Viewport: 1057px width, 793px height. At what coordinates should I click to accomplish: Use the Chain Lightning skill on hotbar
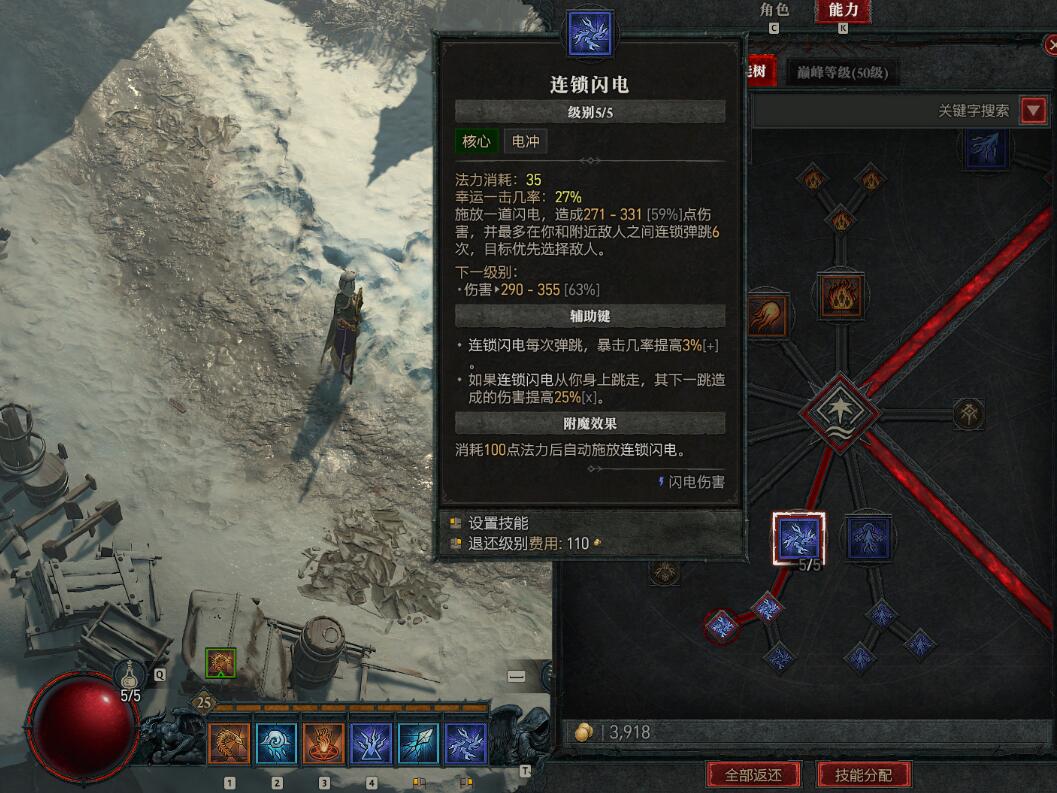pos(466,745)
